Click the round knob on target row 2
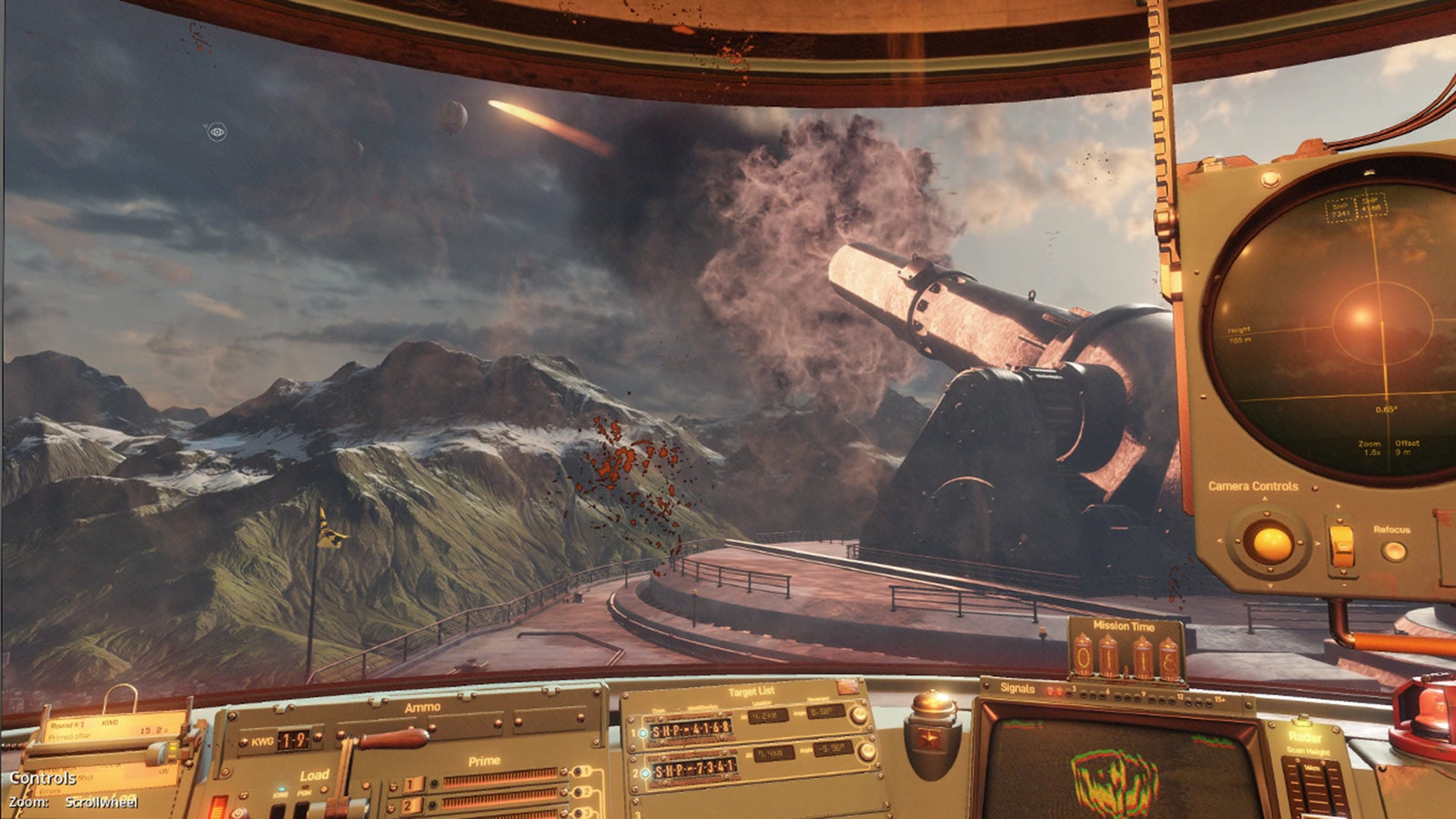Viewport: 1456px width, 819px height. pos(866,752)
